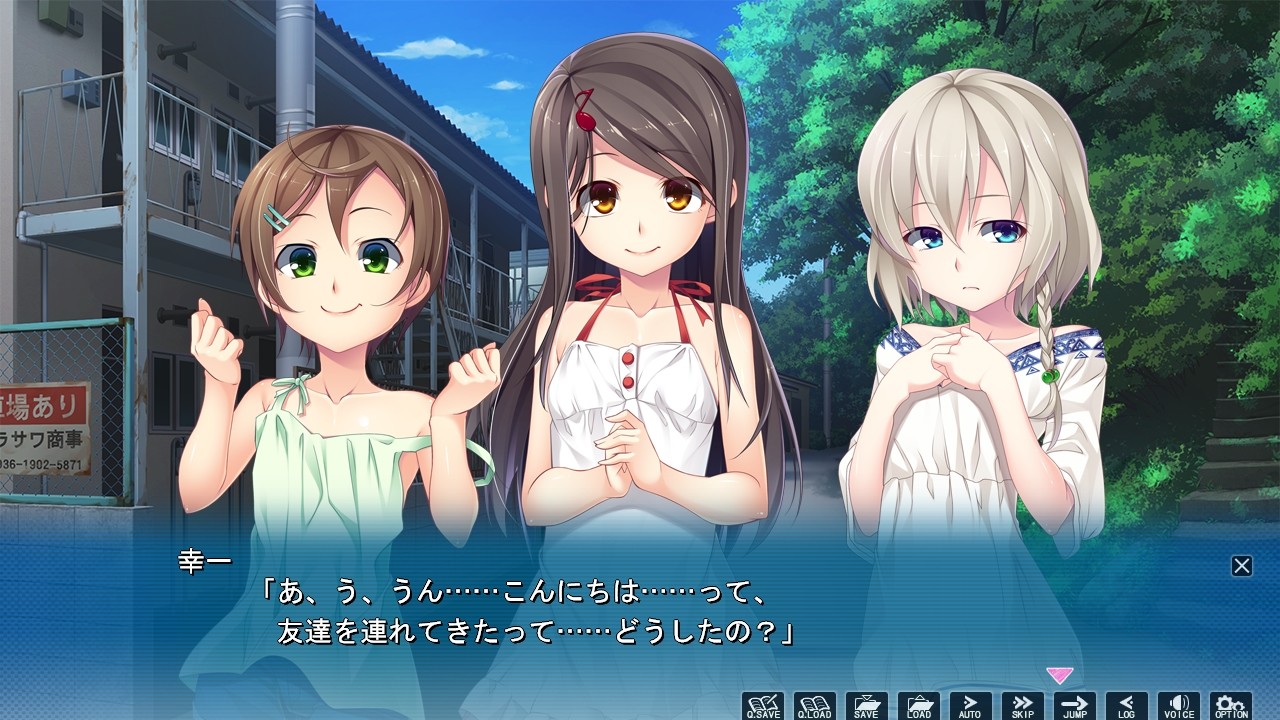Select the JUMP arrow button

1075,706
